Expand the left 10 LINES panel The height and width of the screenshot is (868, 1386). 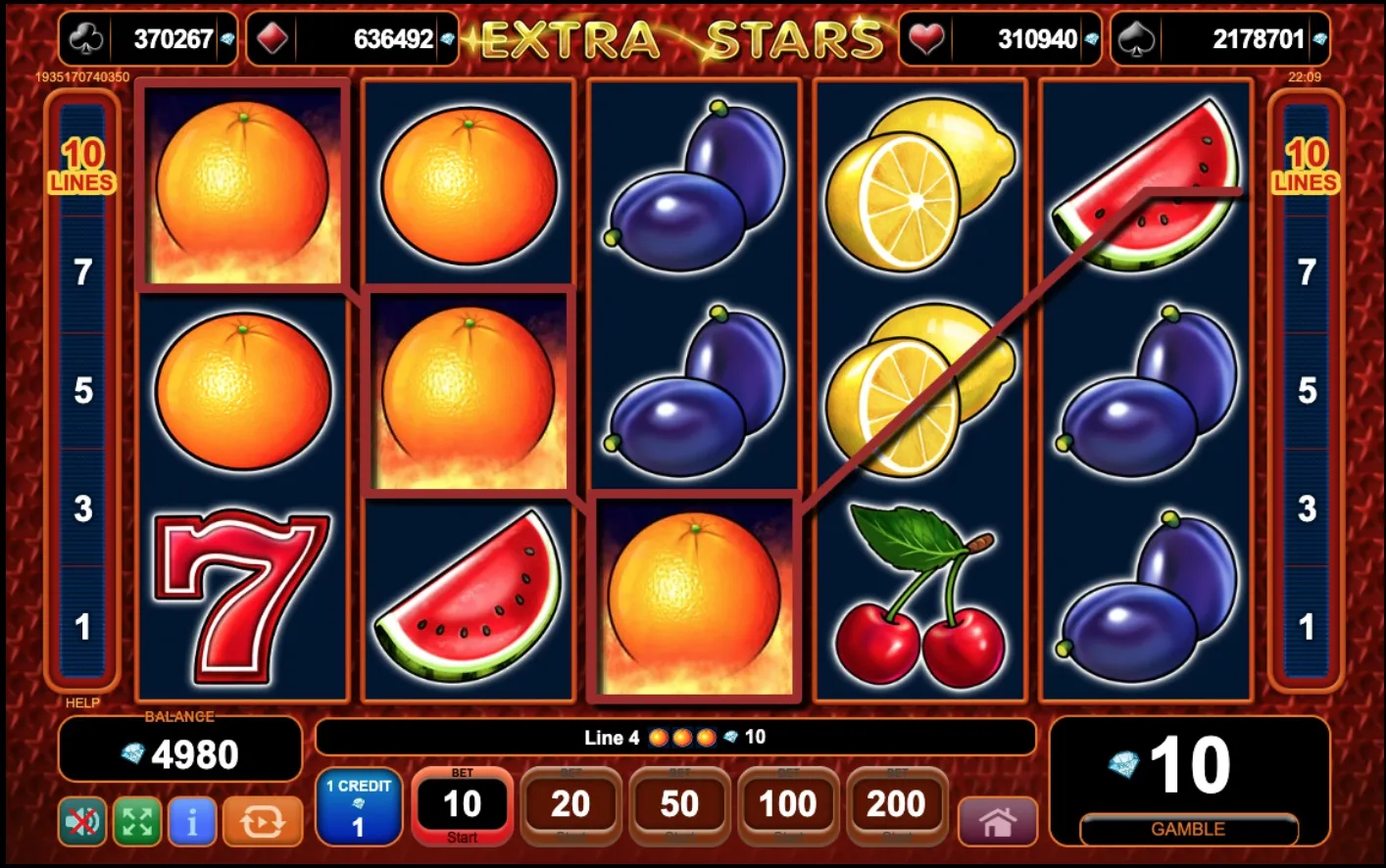[82, 167]
